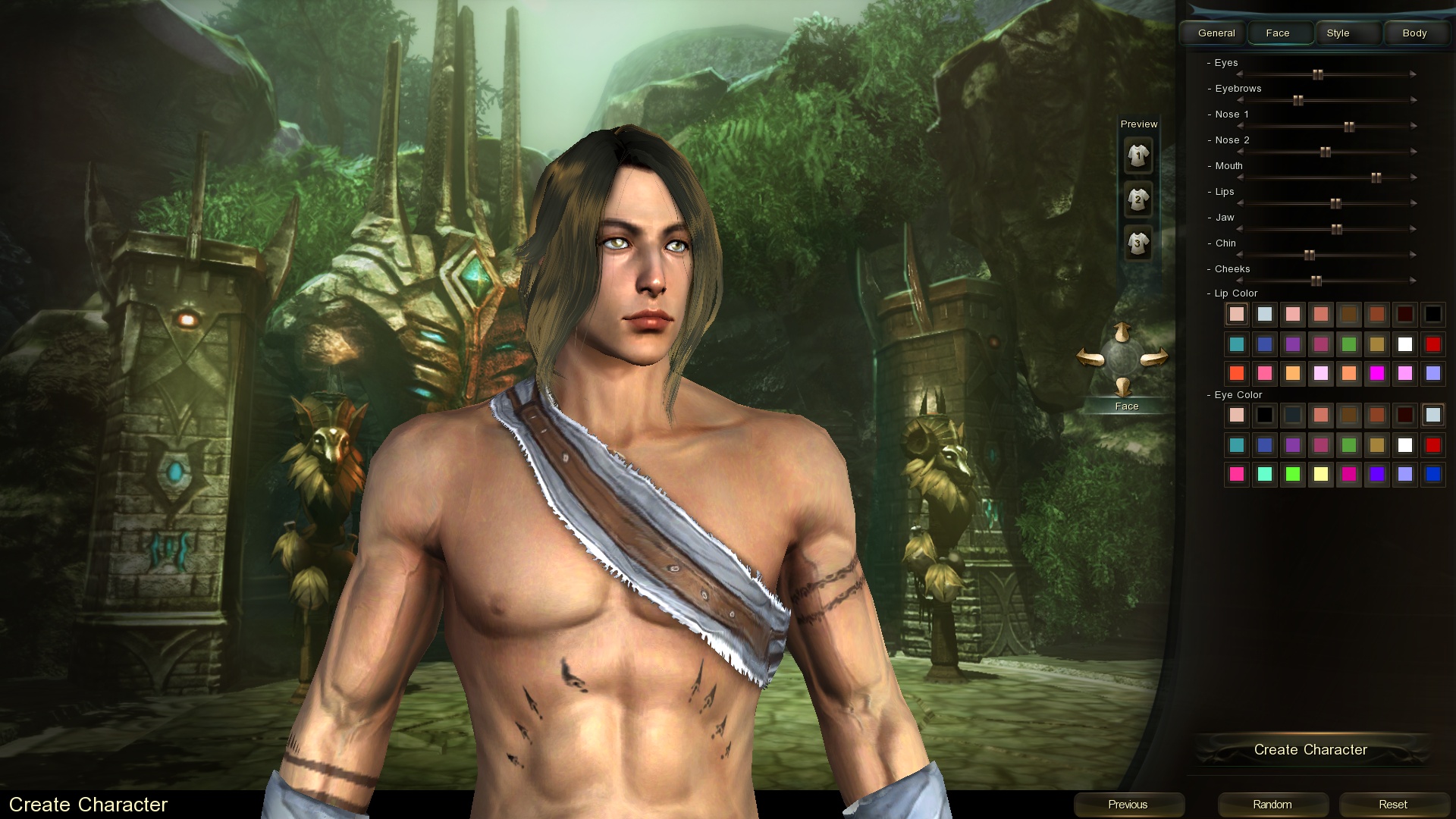
Task: Randomize the character appearance
Action: tap(1272, 805)
